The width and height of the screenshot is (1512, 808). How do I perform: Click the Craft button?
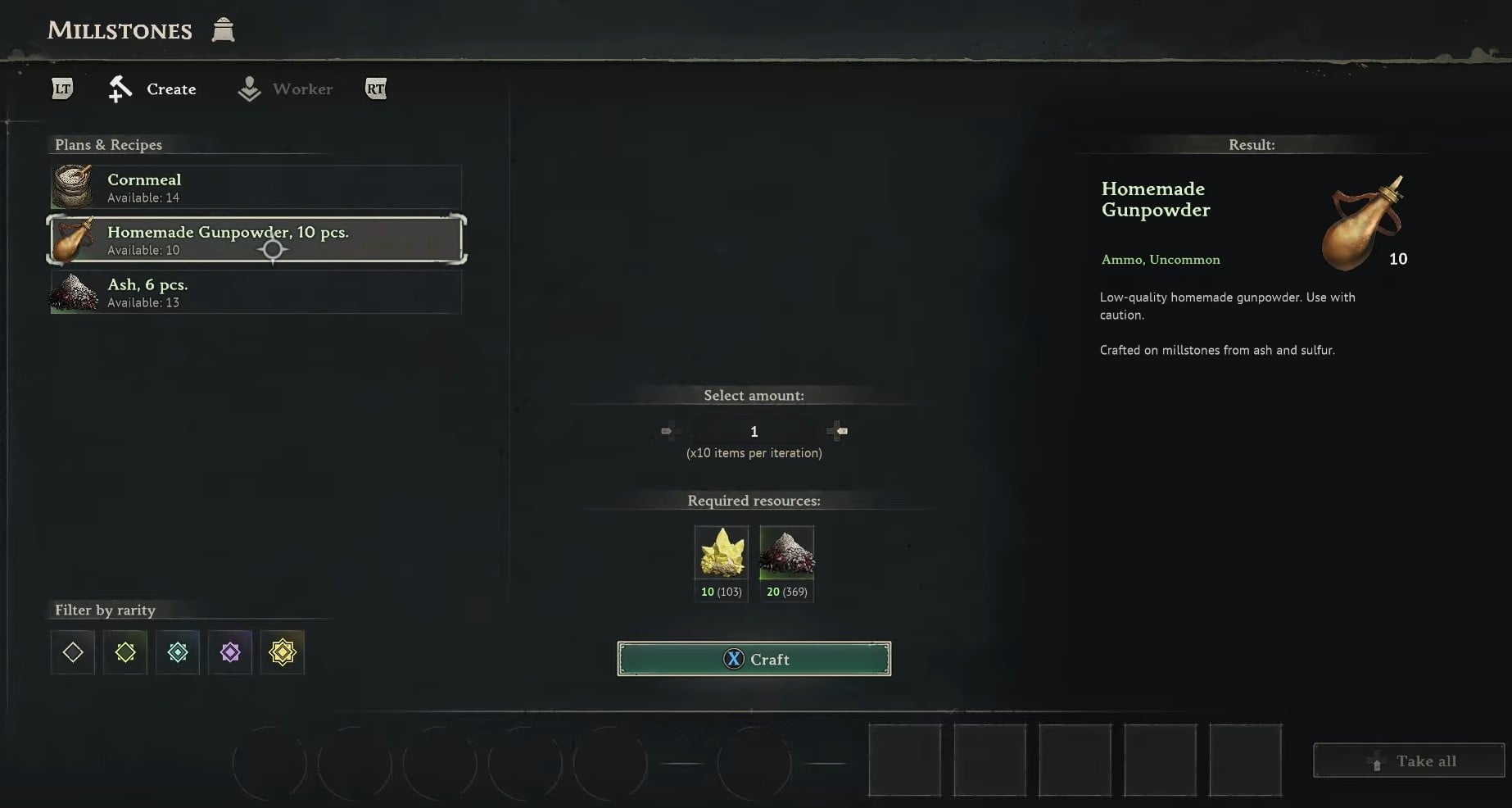754,659
